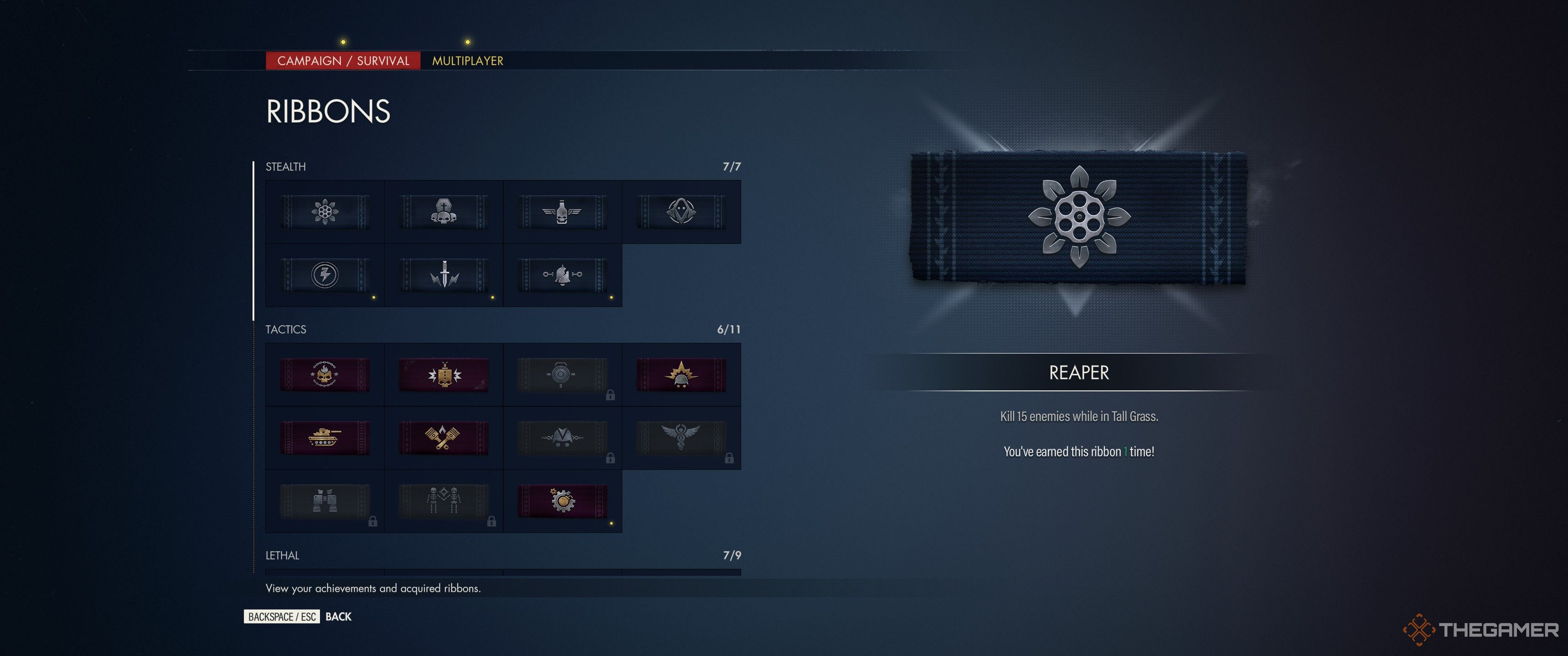This screenshot has width=1568, height=656.
Task: Click the Tactics 6/11 progress counter
Action: 731,329
